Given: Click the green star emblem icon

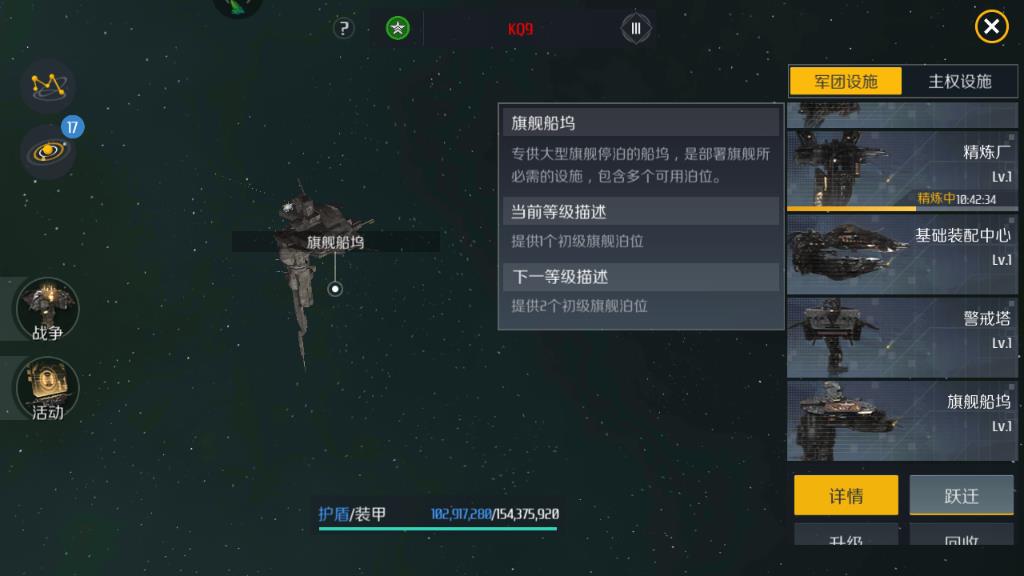Looking at the screenshot, I should pyautogui.click(x=398, y=28).
